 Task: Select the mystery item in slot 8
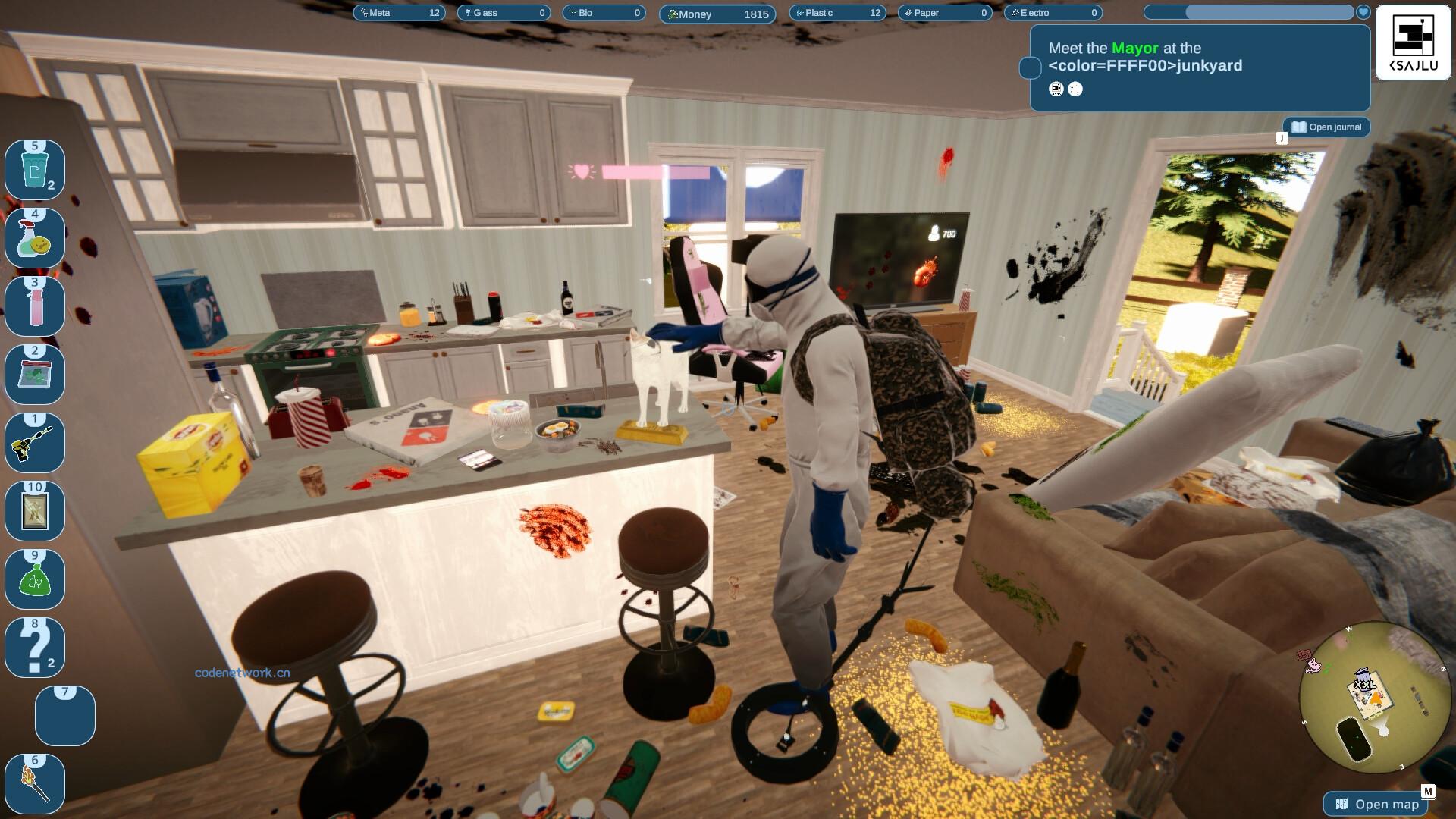click(x=34, y=647)
